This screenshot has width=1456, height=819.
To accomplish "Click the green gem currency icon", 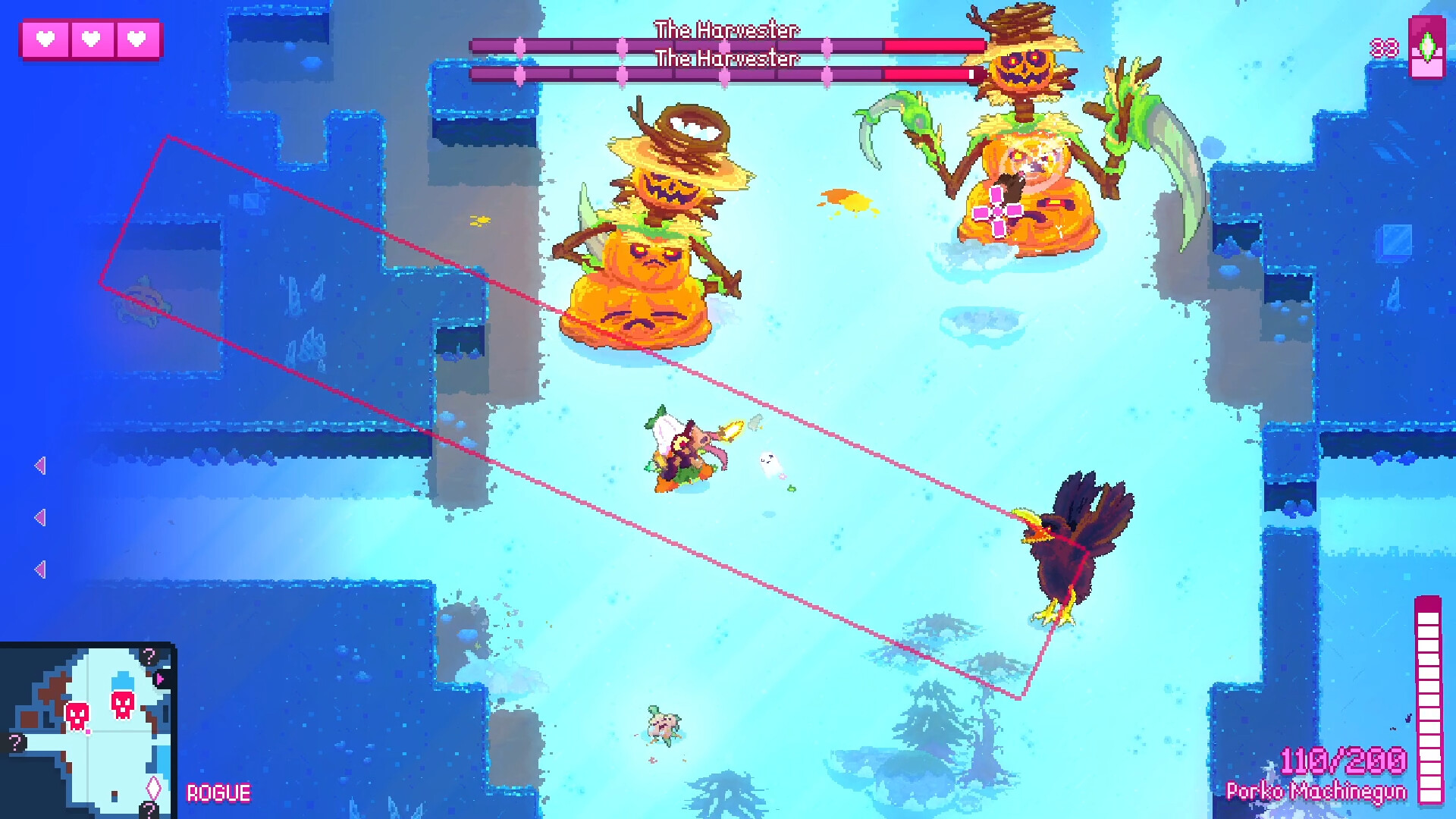I will (x=1426, y=47).
